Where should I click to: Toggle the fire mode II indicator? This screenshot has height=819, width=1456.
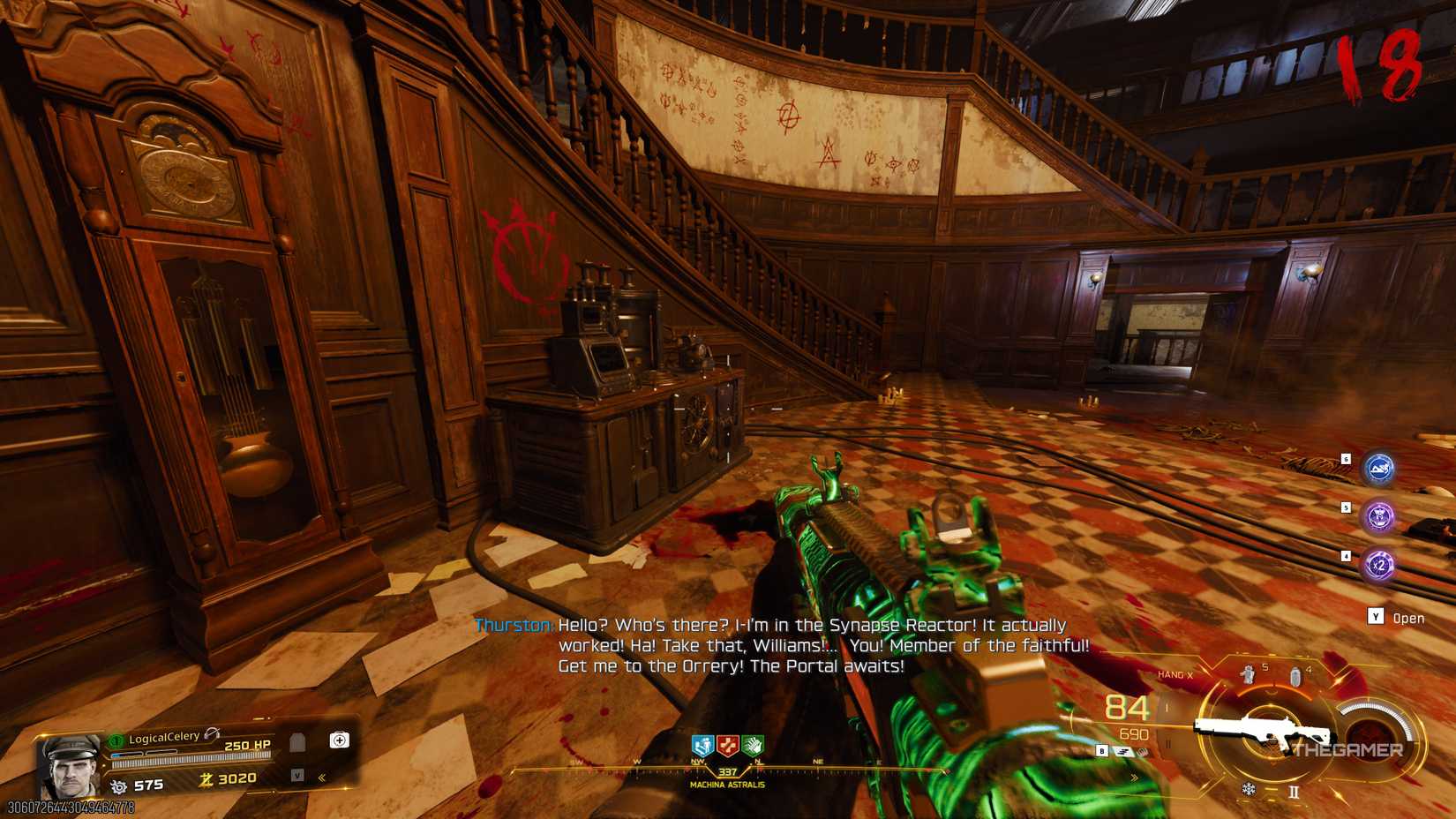click(x=1294, y=789)
